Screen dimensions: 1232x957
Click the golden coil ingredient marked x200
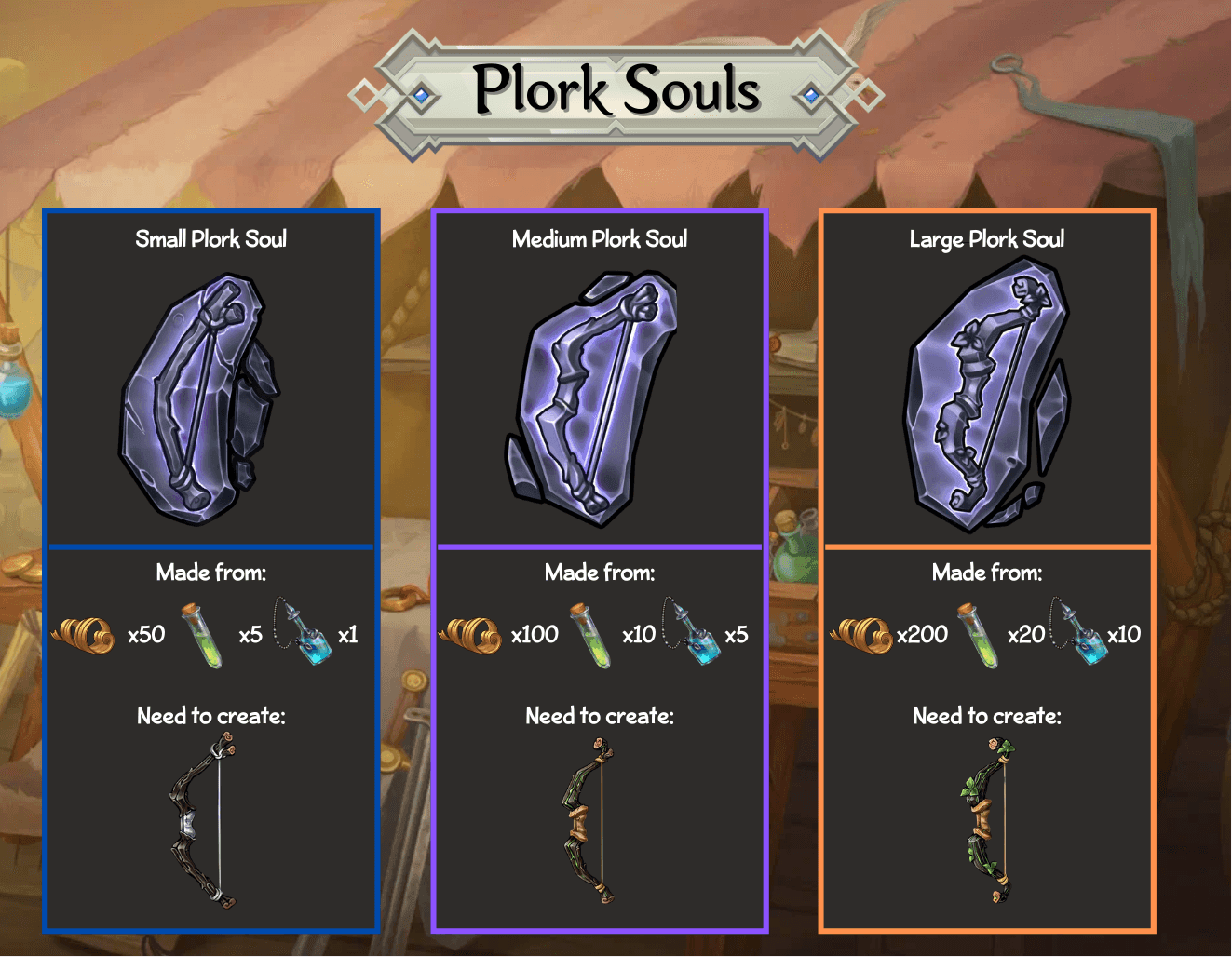[861, 635]
